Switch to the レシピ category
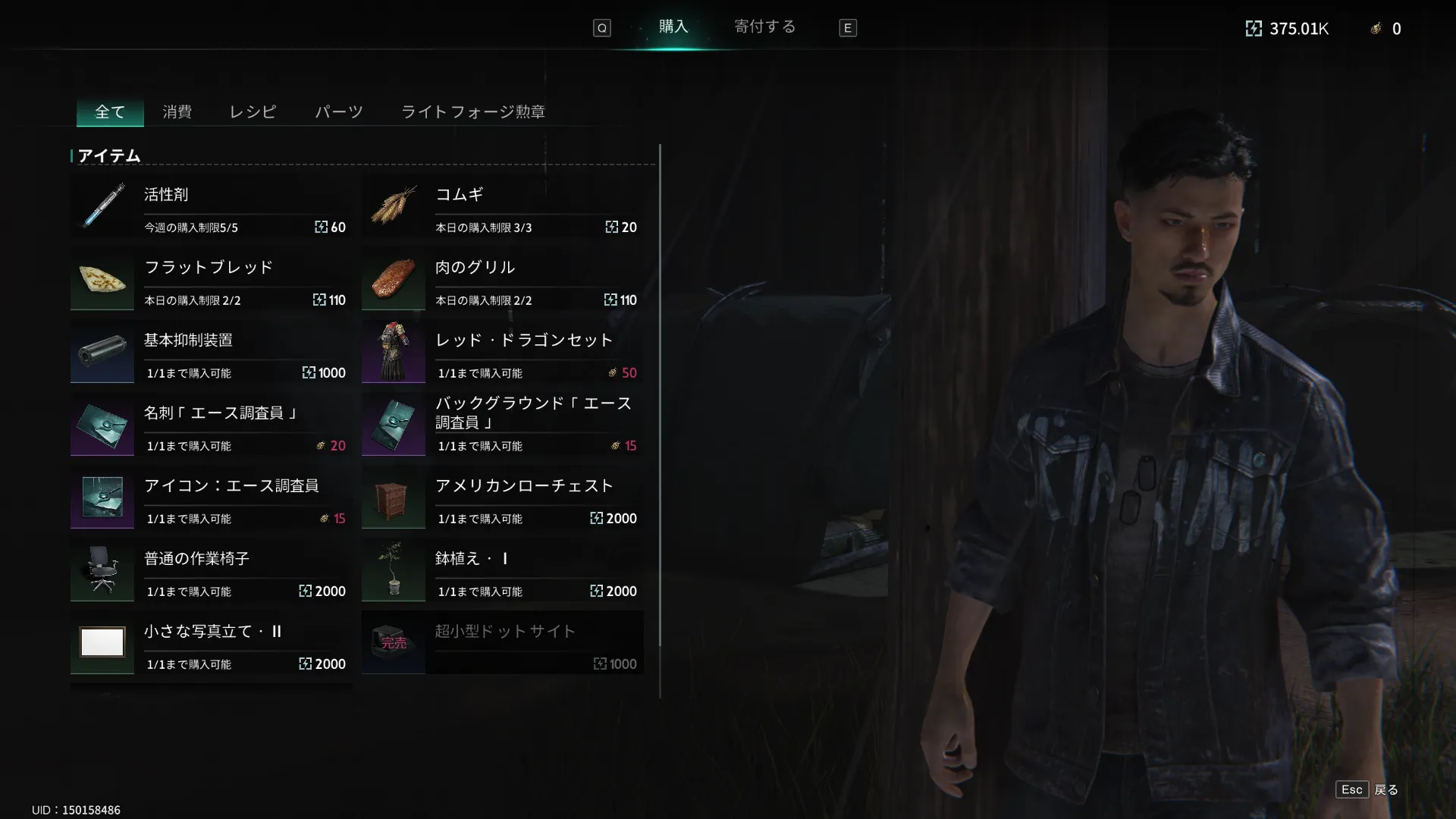The height and width of the screenshot is (819, 1456). pos(253,112)
